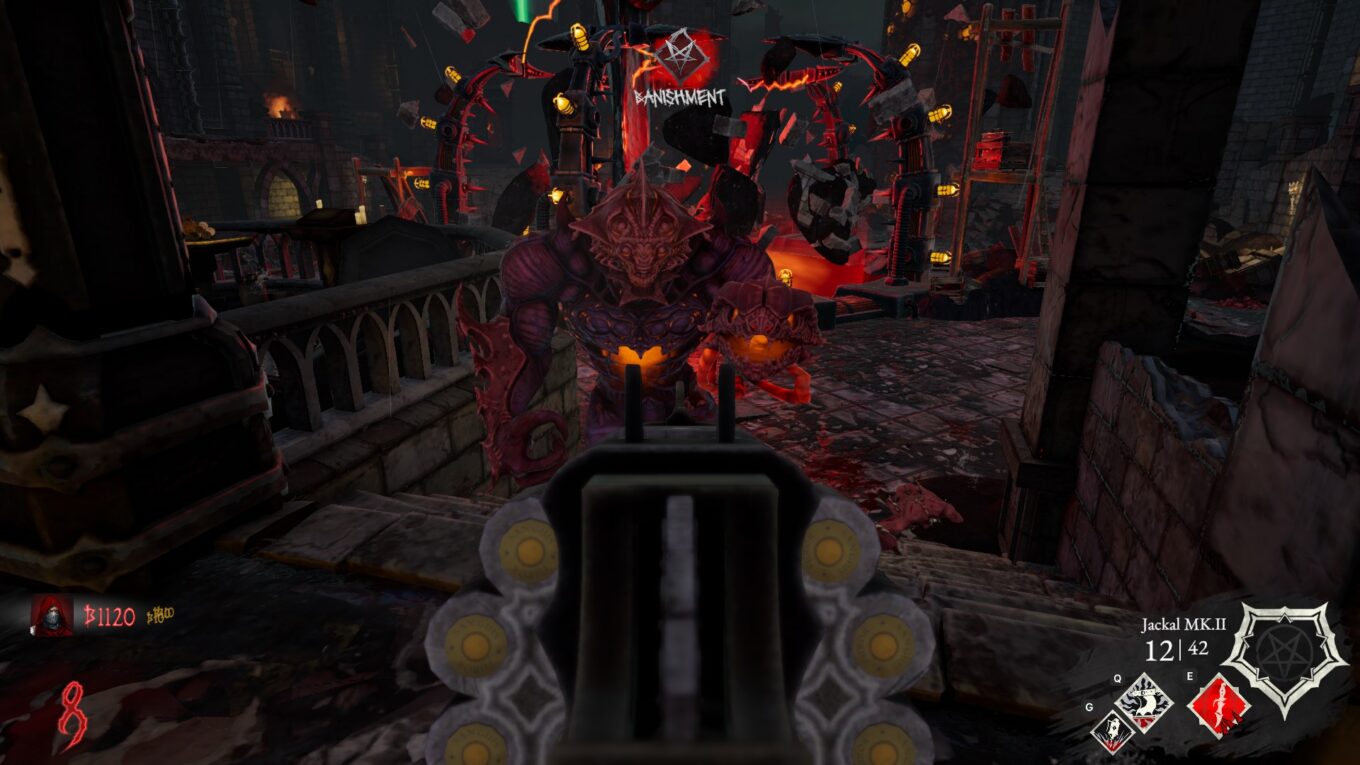The width and height of the screenshot is (1360, 765).
Task: Toggle the G ability keybind badge
Action: click(1089, 707)
